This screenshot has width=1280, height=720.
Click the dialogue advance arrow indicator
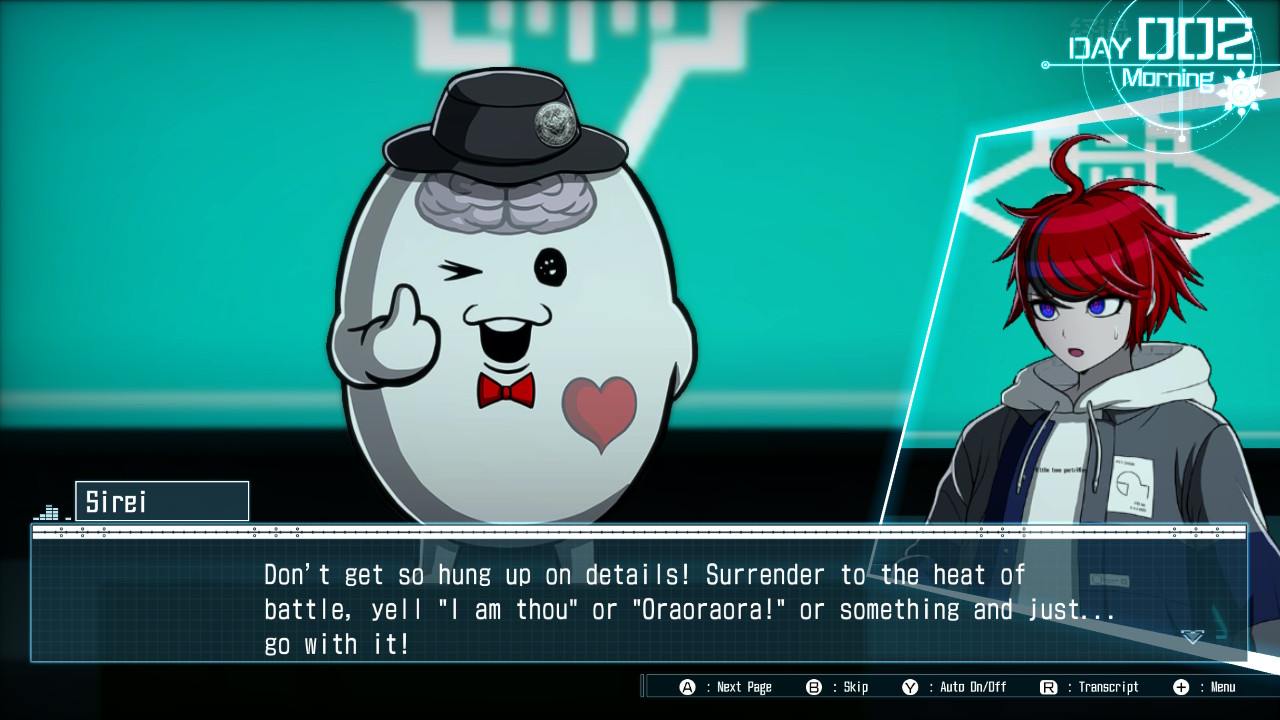(x=1192, y=636)
